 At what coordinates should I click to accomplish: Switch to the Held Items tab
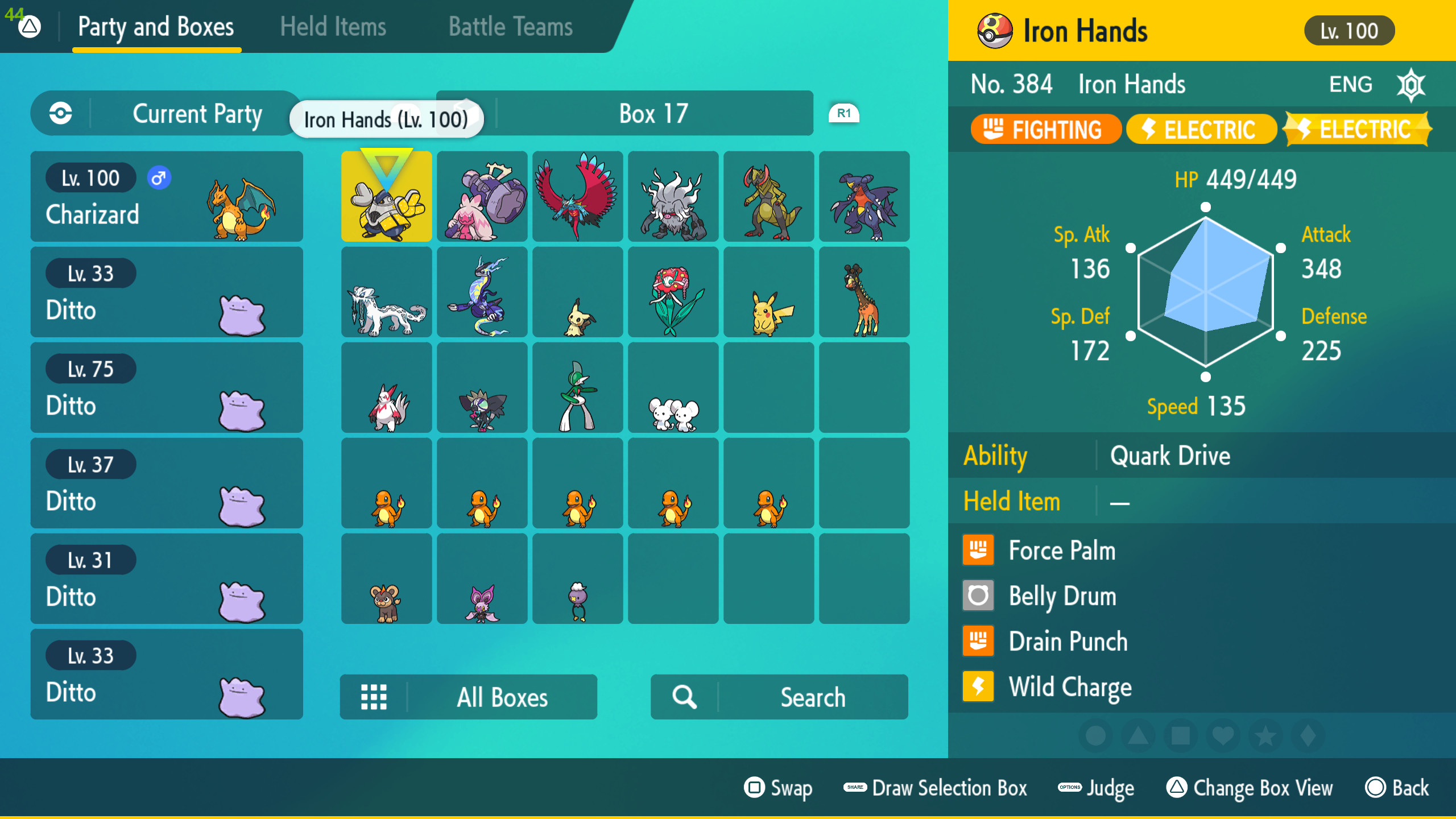coord(332,26)
